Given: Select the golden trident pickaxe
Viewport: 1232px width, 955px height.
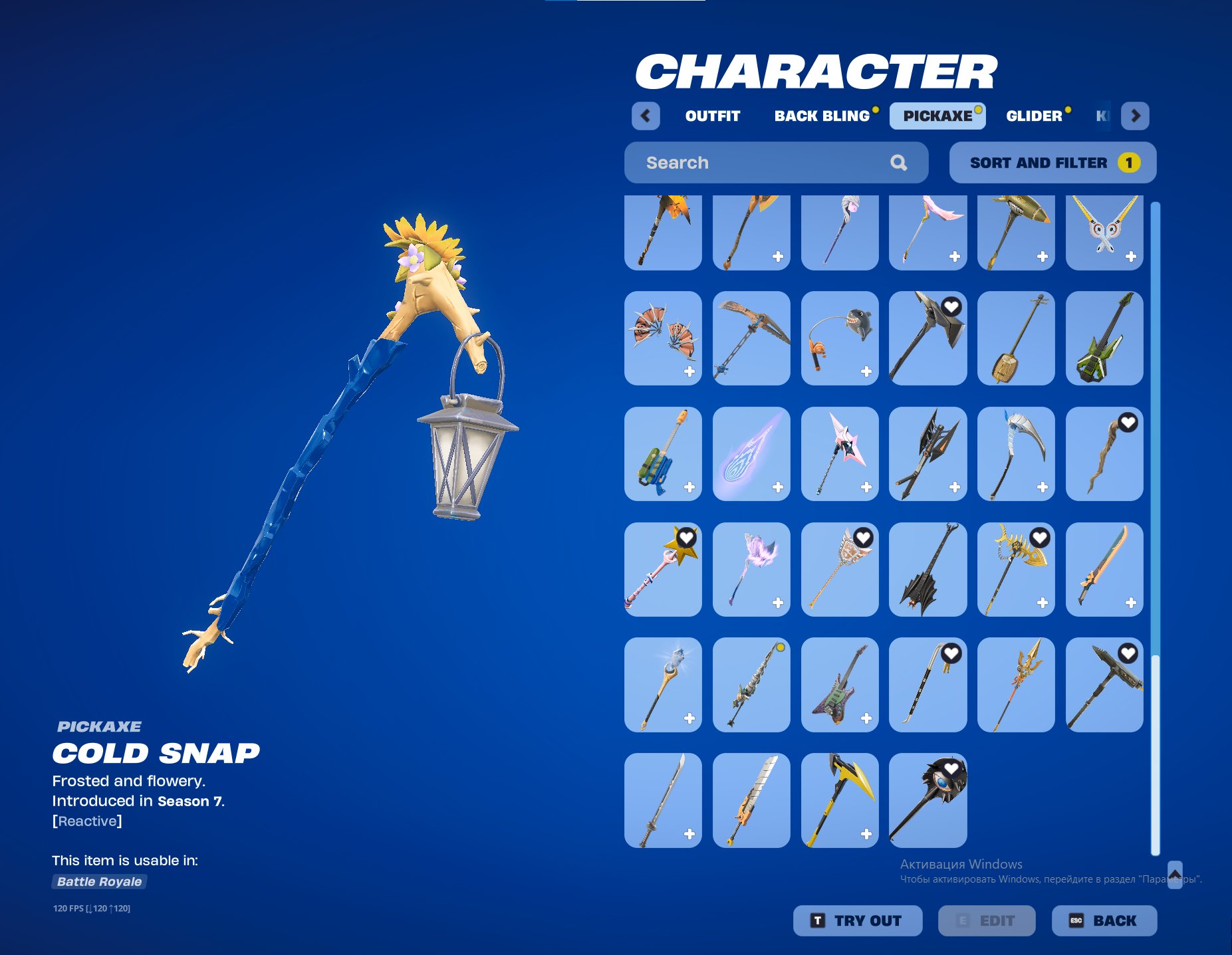Looking at the screenshot, I should [1016, 686].
